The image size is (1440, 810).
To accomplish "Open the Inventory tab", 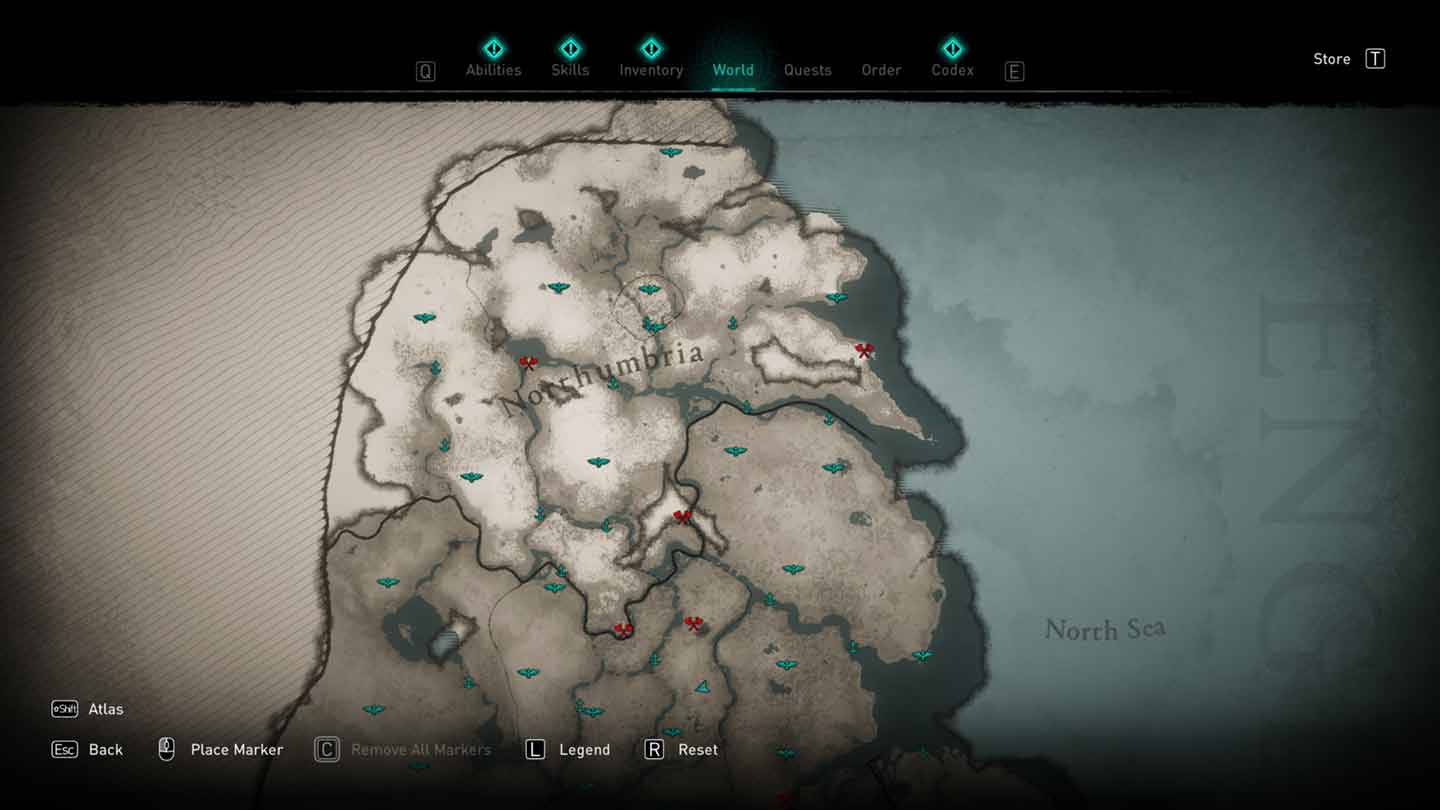I will pos(651,70).
